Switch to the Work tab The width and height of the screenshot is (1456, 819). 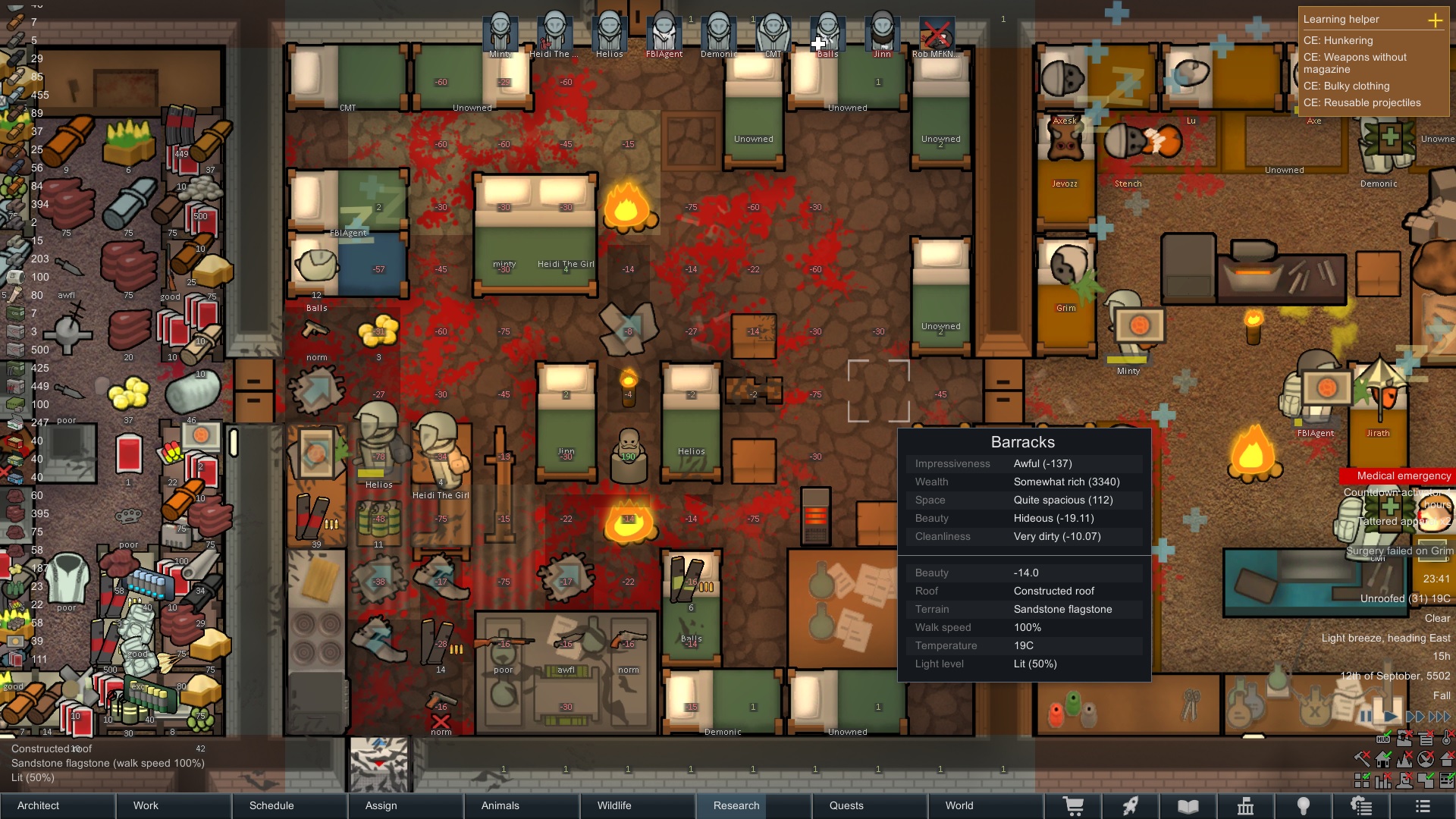(x=174, y=805)
